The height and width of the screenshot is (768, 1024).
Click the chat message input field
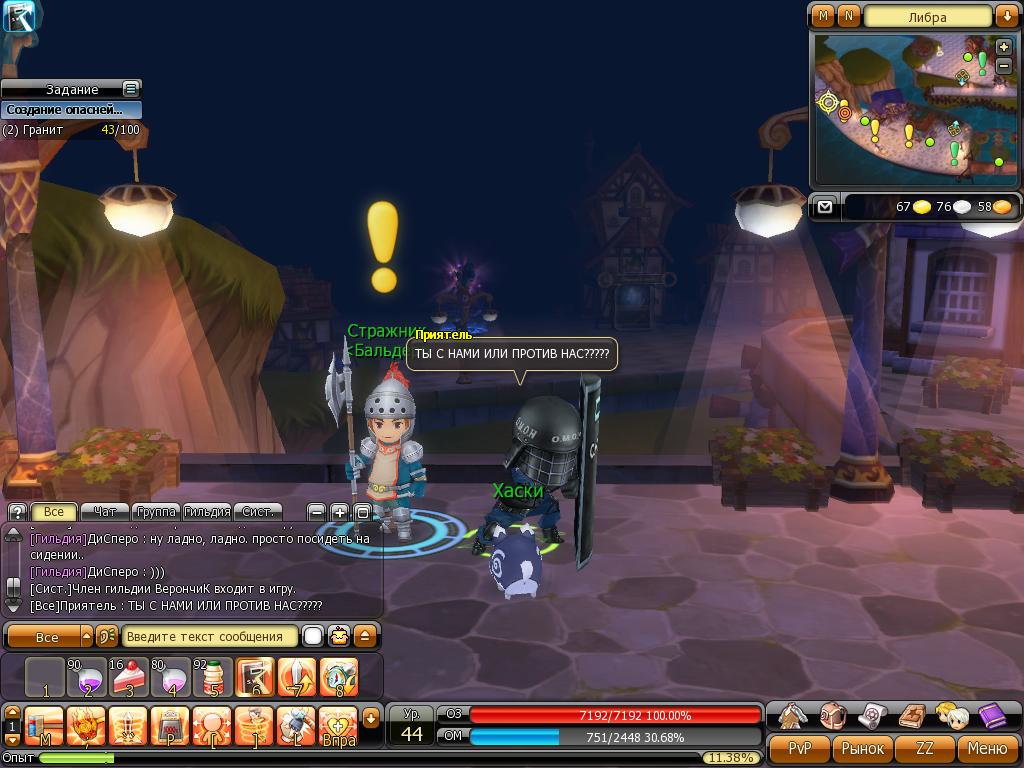[x=210, y=636]
